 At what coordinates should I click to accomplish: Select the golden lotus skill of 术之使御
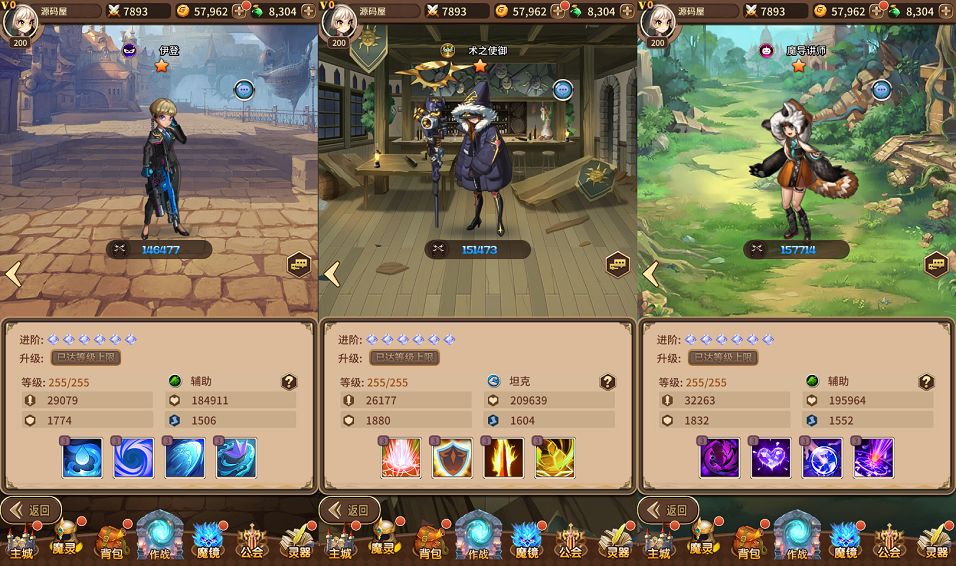pos(554,458)
